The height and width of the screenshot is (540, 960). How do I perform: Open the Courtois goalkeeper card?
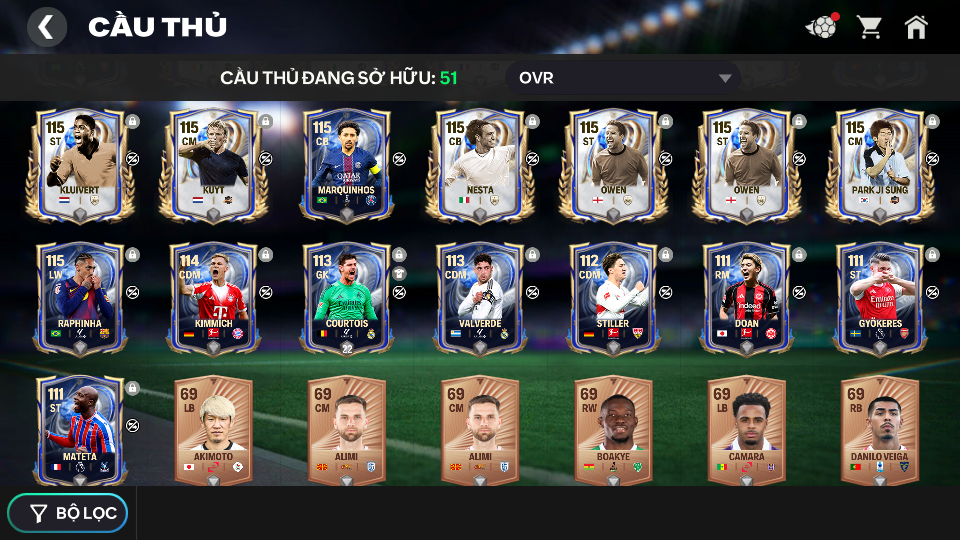click(346, 297)
